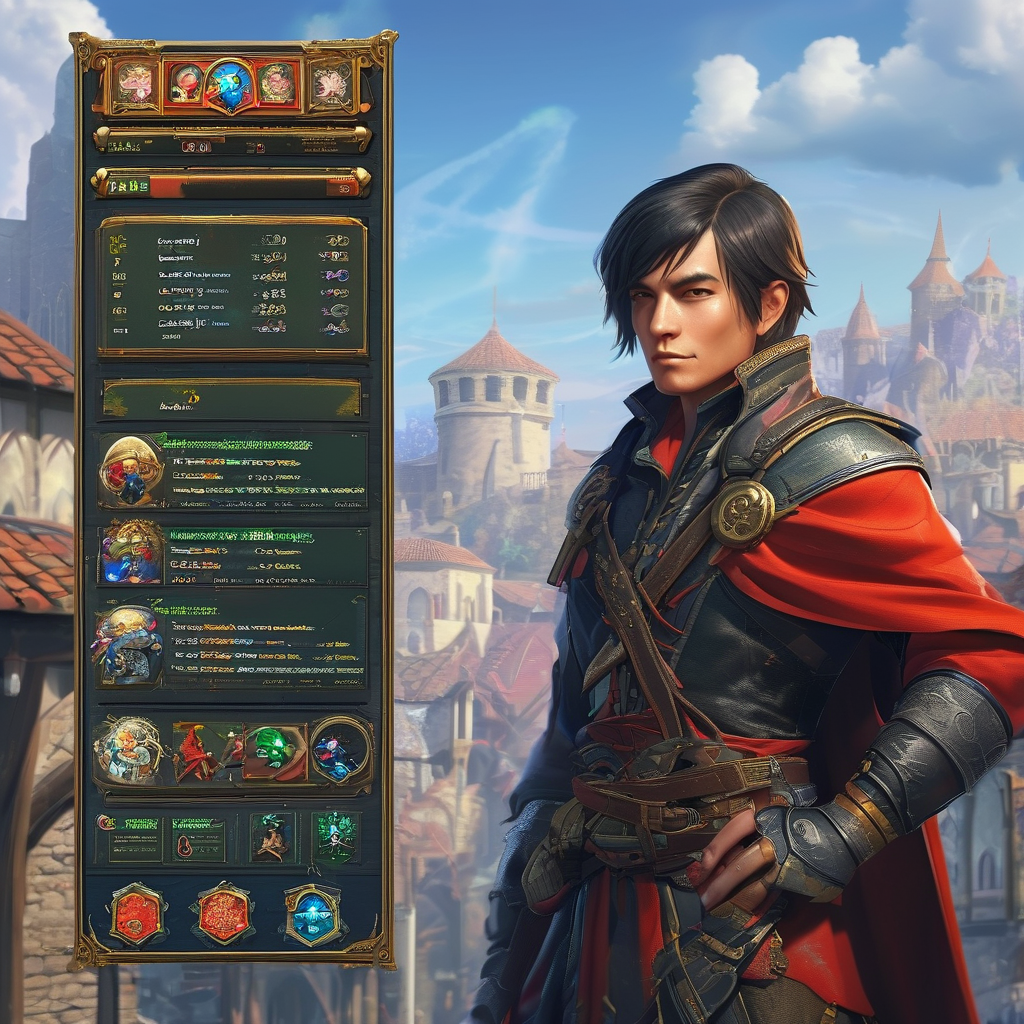Image resolution: width=1024 pixels, height=1024 pixels.
Task: Select the blue gem emblem in the top crest
Action: click(x=230, y=83)
